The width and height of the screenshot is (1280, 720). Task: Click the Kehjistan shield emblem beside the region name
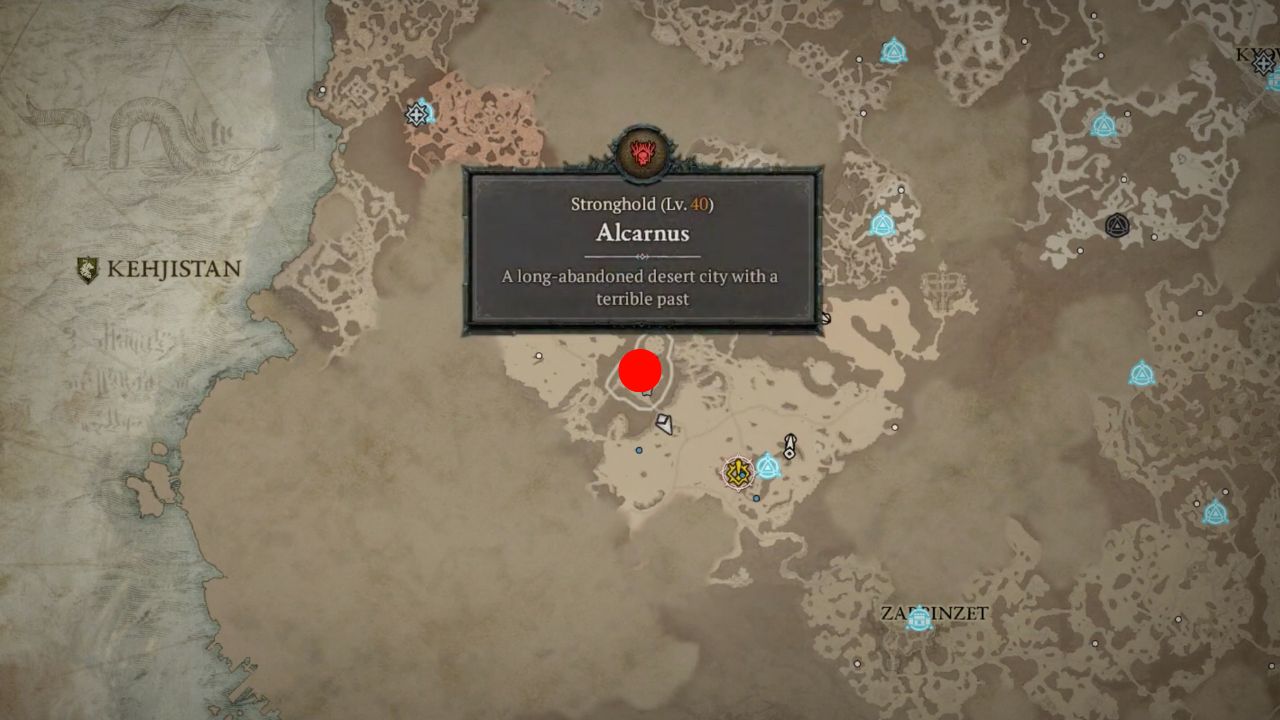click(88, 268)
